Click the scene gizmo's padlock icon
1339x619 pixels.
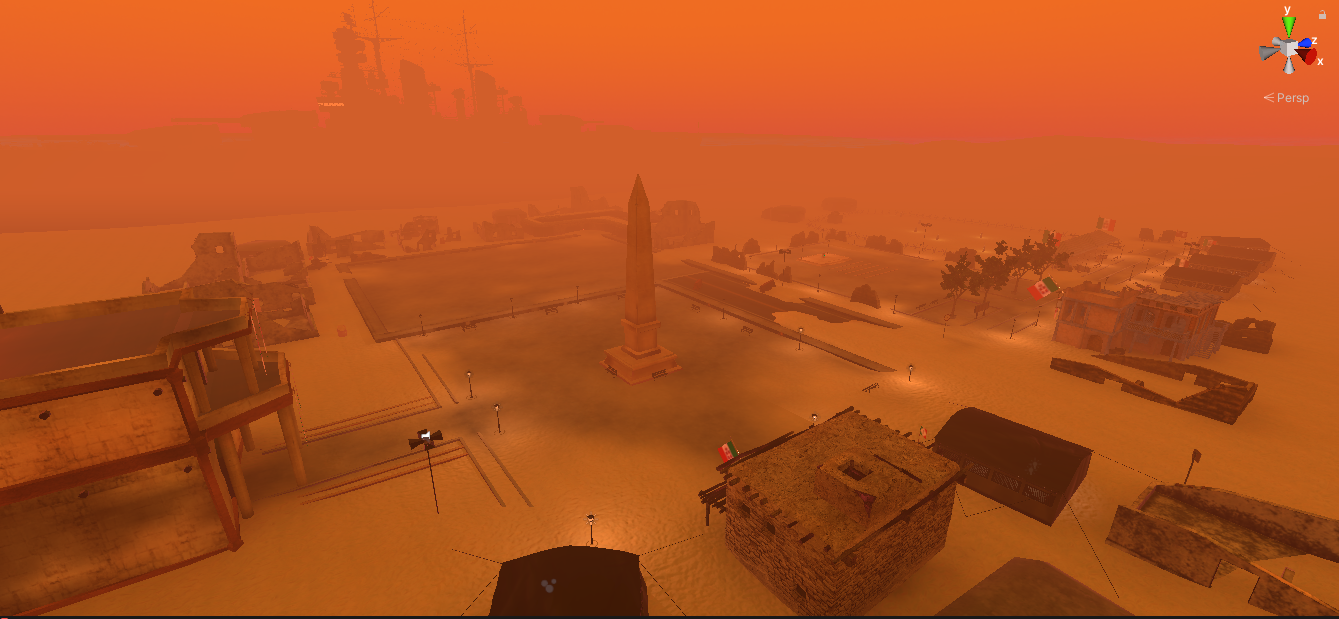click(1323, 14)
